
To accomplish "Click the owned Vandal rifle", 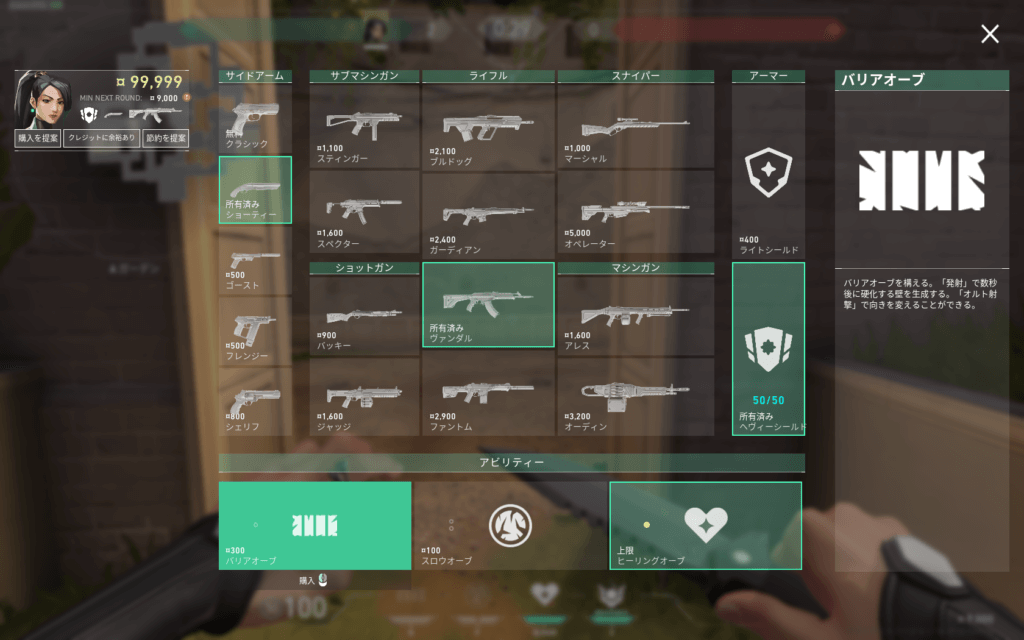I will [x=488, y=304].
